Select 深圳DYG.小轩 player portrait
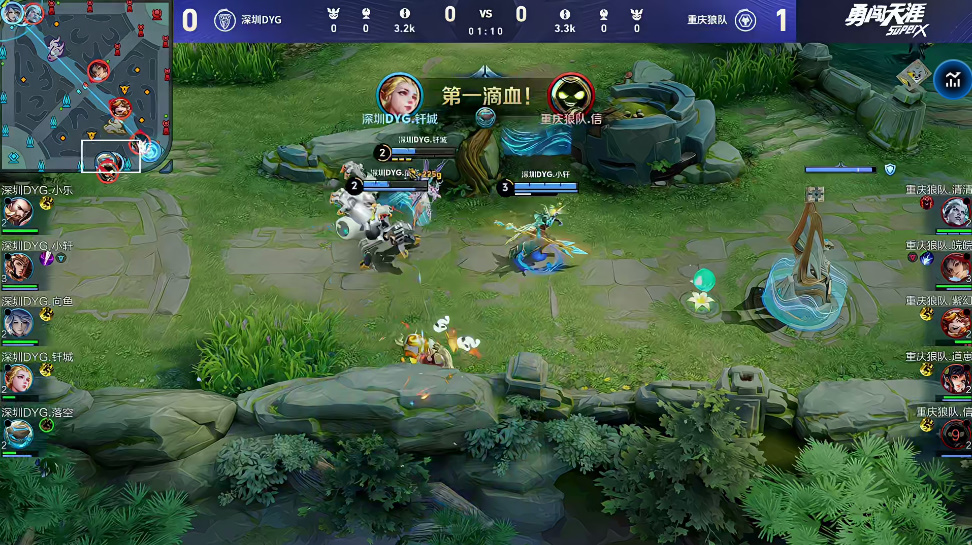Viewport: 972px width, 545px height. point(17,267)
